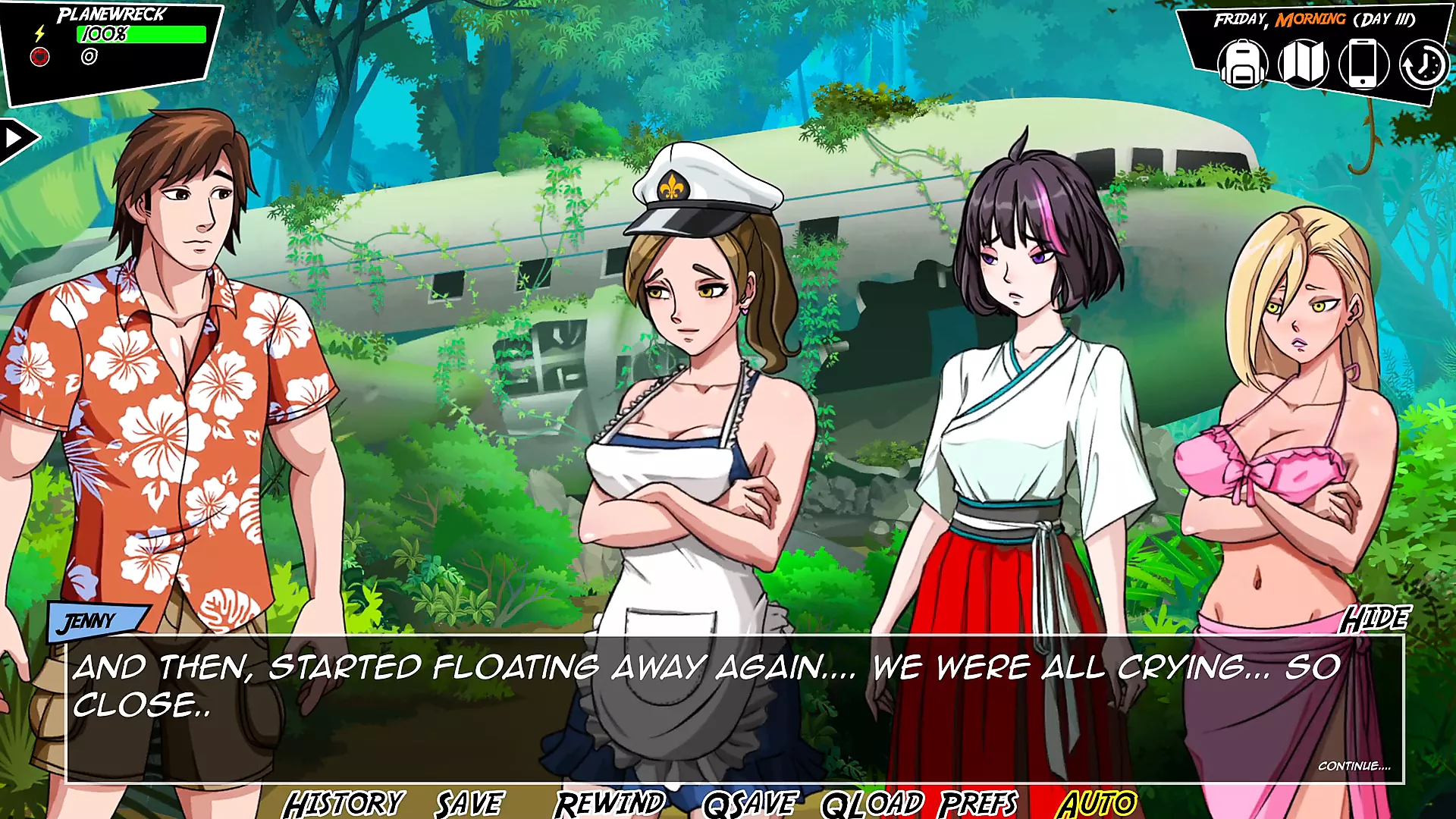Quick save with QSave
The image size is (1456, 819).
click(x=750, y=804)
